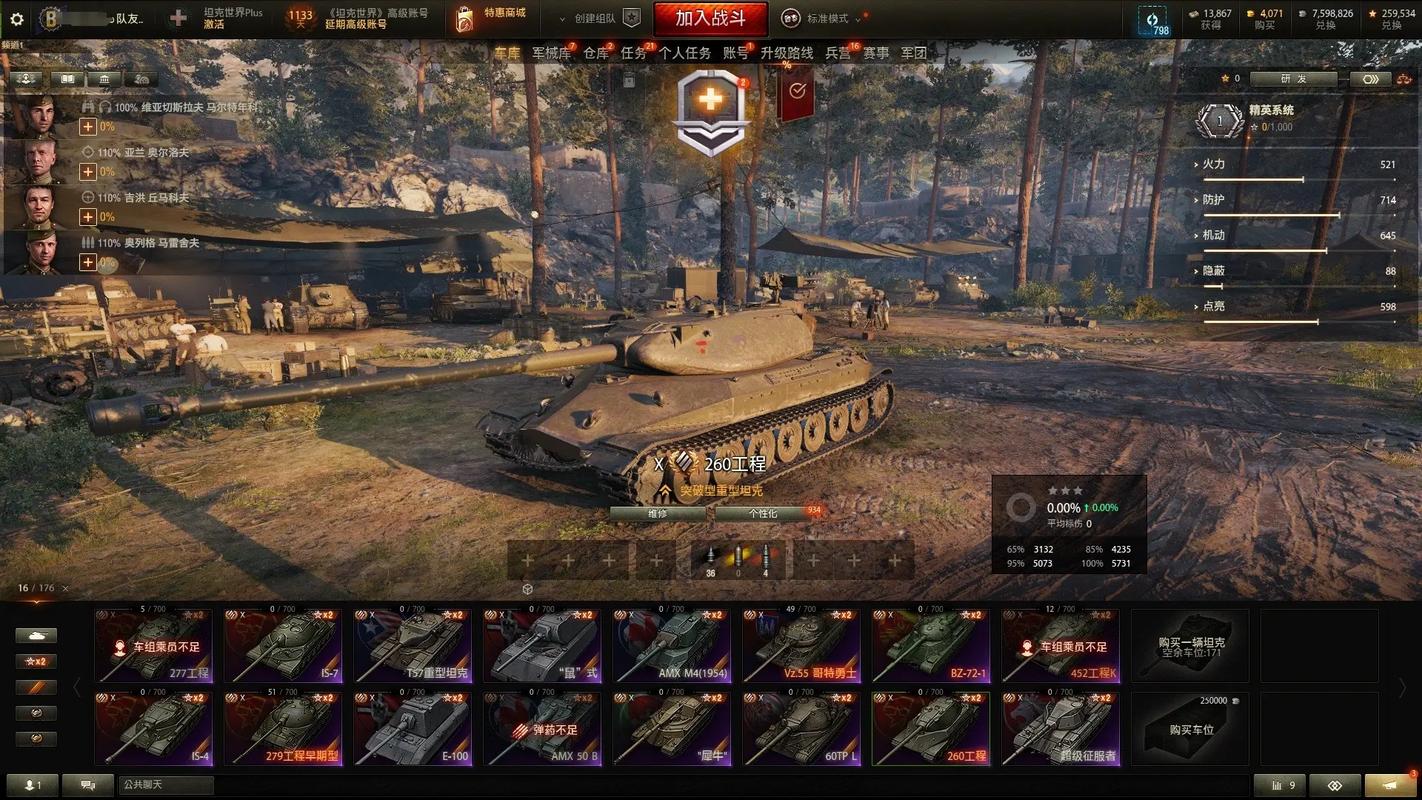Choose the AMX M4(1954) tank card

[671, 645]
